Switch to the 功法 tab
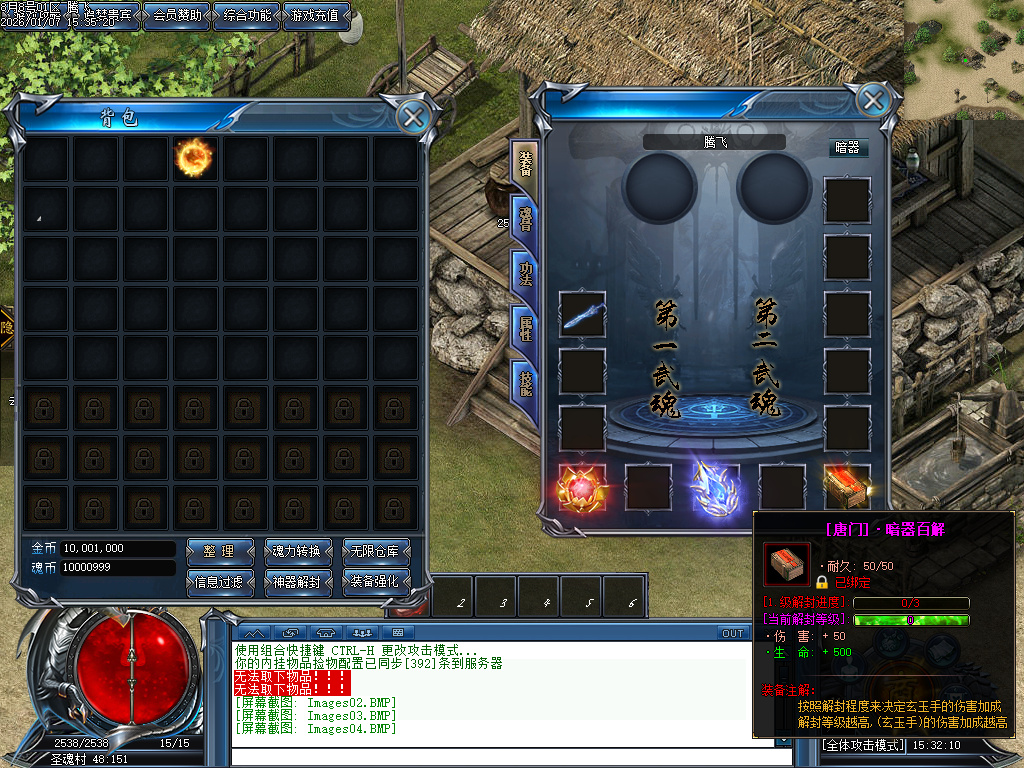1024x768 pixels. click(525, 272)
